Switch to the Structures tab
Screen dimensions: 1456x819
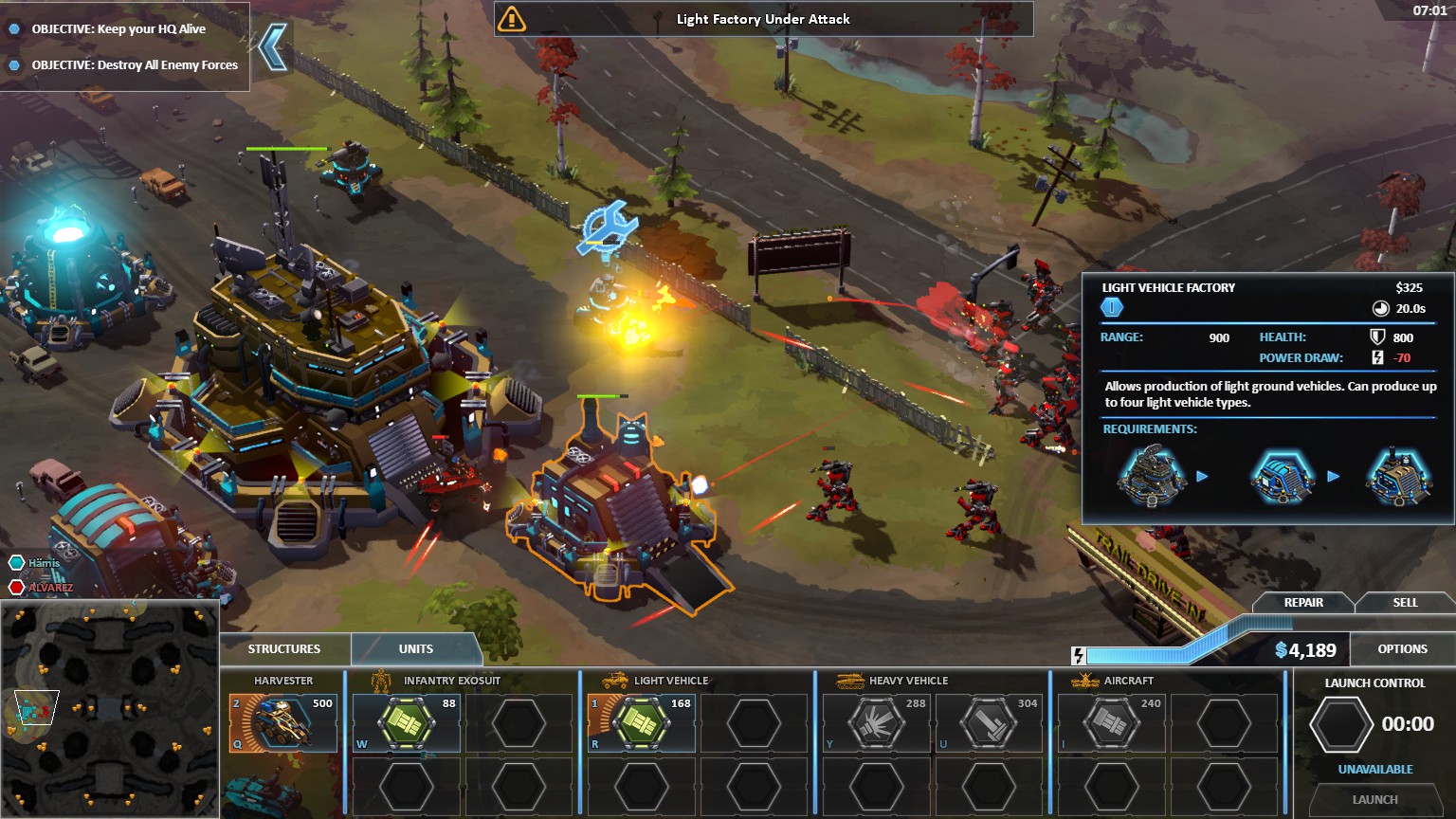(x=284, y=649)
